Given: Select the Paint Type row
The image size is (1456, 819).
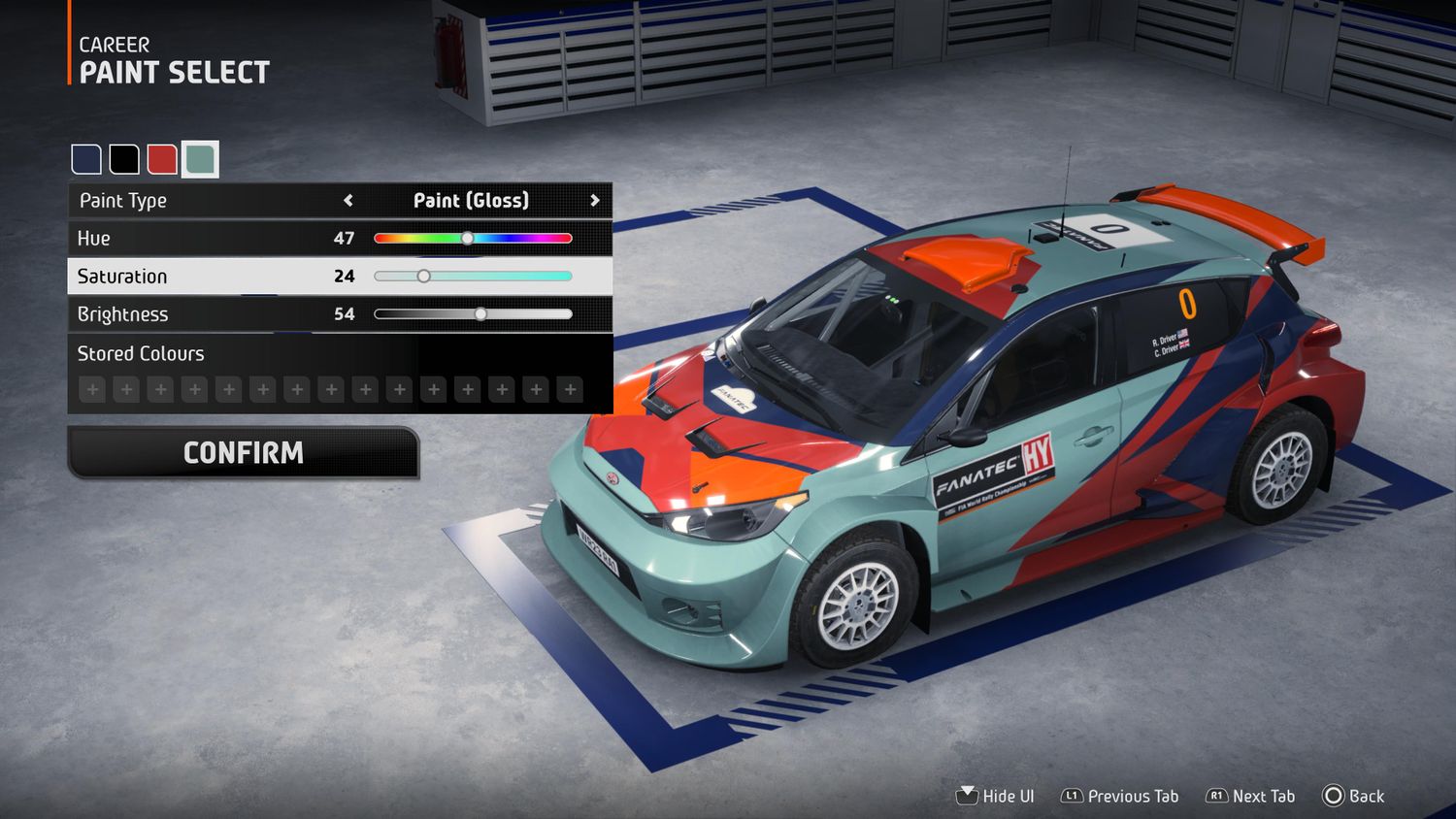Looking at the screenshot, I should click(x=194, y=201).
